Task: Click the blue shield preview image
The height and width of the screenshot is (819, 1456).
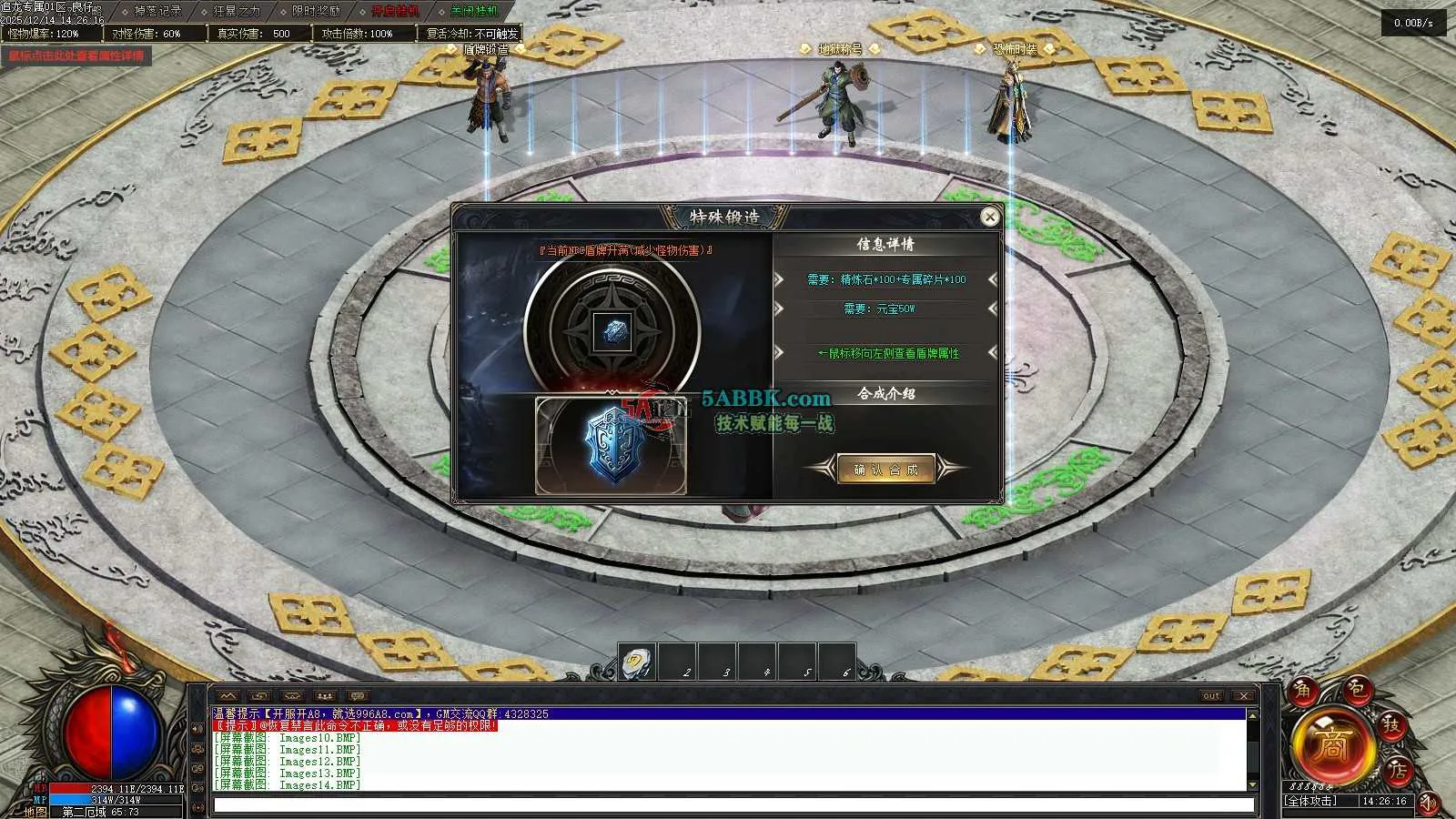Action: tap(612, 446)
